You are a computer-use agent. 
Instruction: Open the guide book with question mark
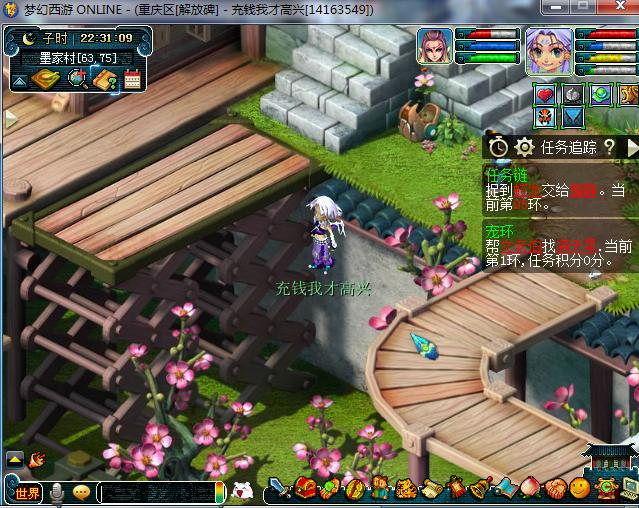tap(105, 79)
